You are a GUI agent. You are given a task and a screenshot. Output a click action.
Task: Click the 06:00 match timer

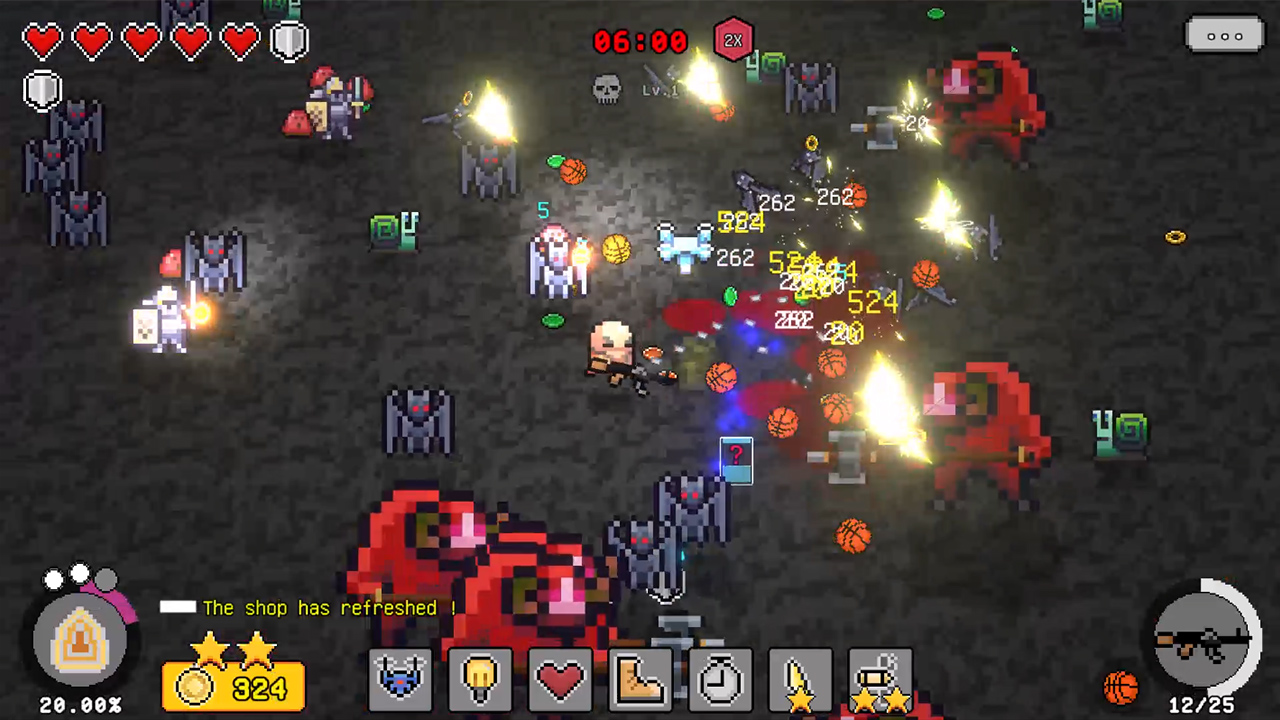[x=640, y=41]
